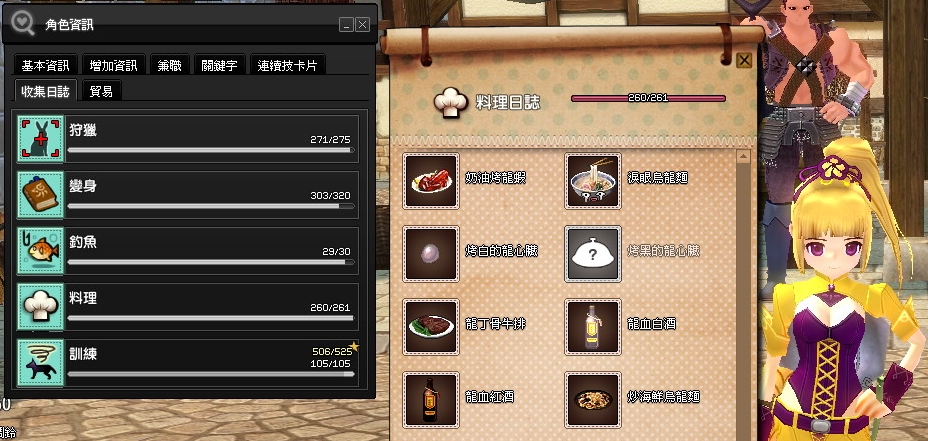
Task: Open the 連續技卡片 tab
Action: 288,66
